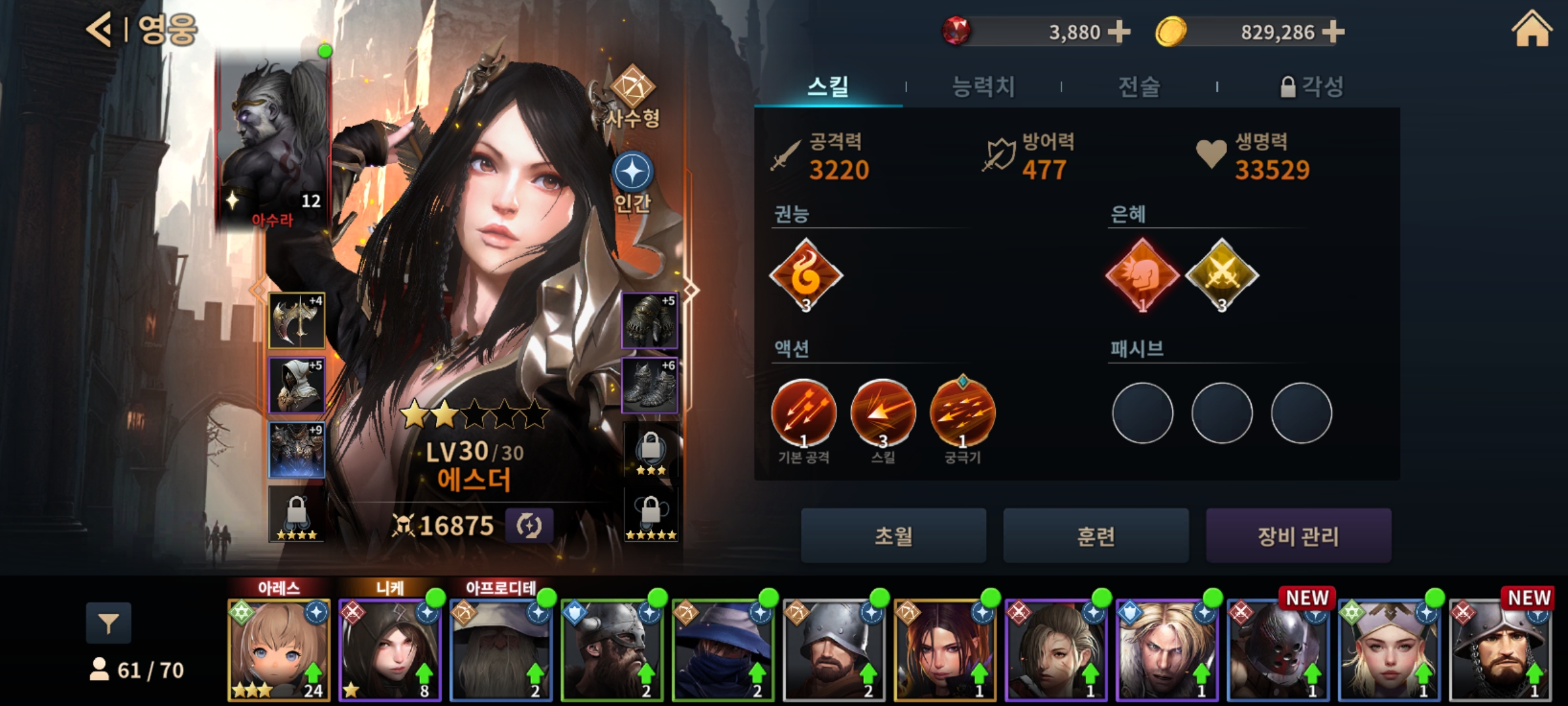Inspect the 기본 공격 skill icon
The width and height of the screenshot is (1568, 706).
[x=804, y=413]
